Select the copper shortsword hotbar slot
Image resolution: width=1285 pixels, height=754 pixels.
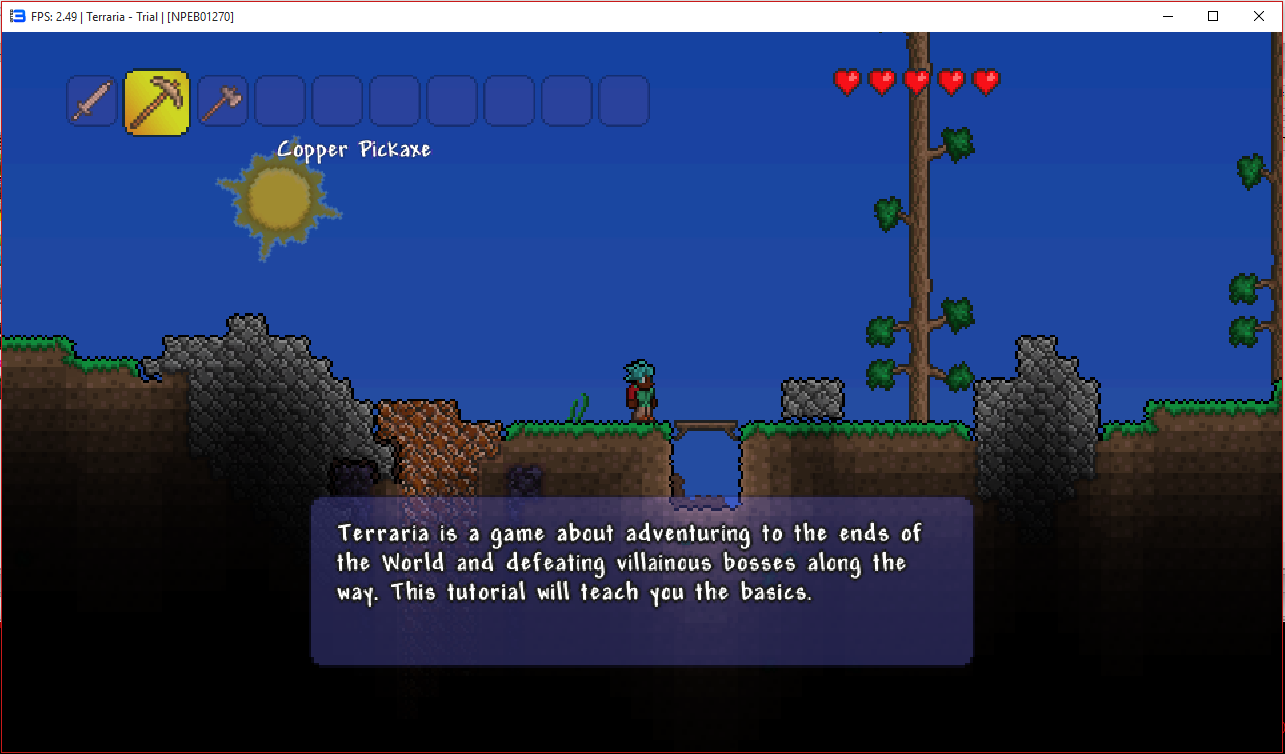(x=93, y=101)
